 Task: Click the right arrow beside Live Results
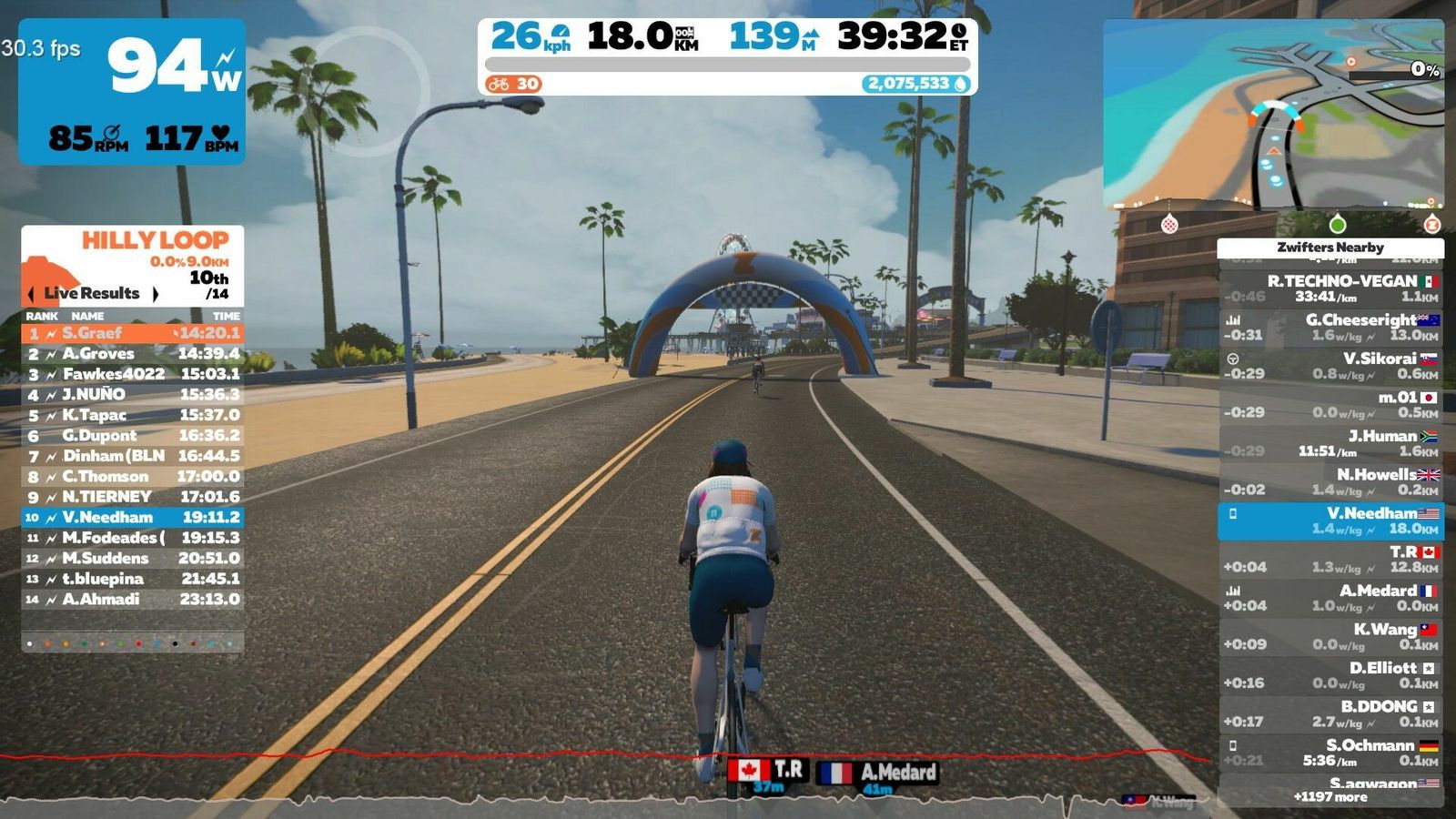coord(156,294)
